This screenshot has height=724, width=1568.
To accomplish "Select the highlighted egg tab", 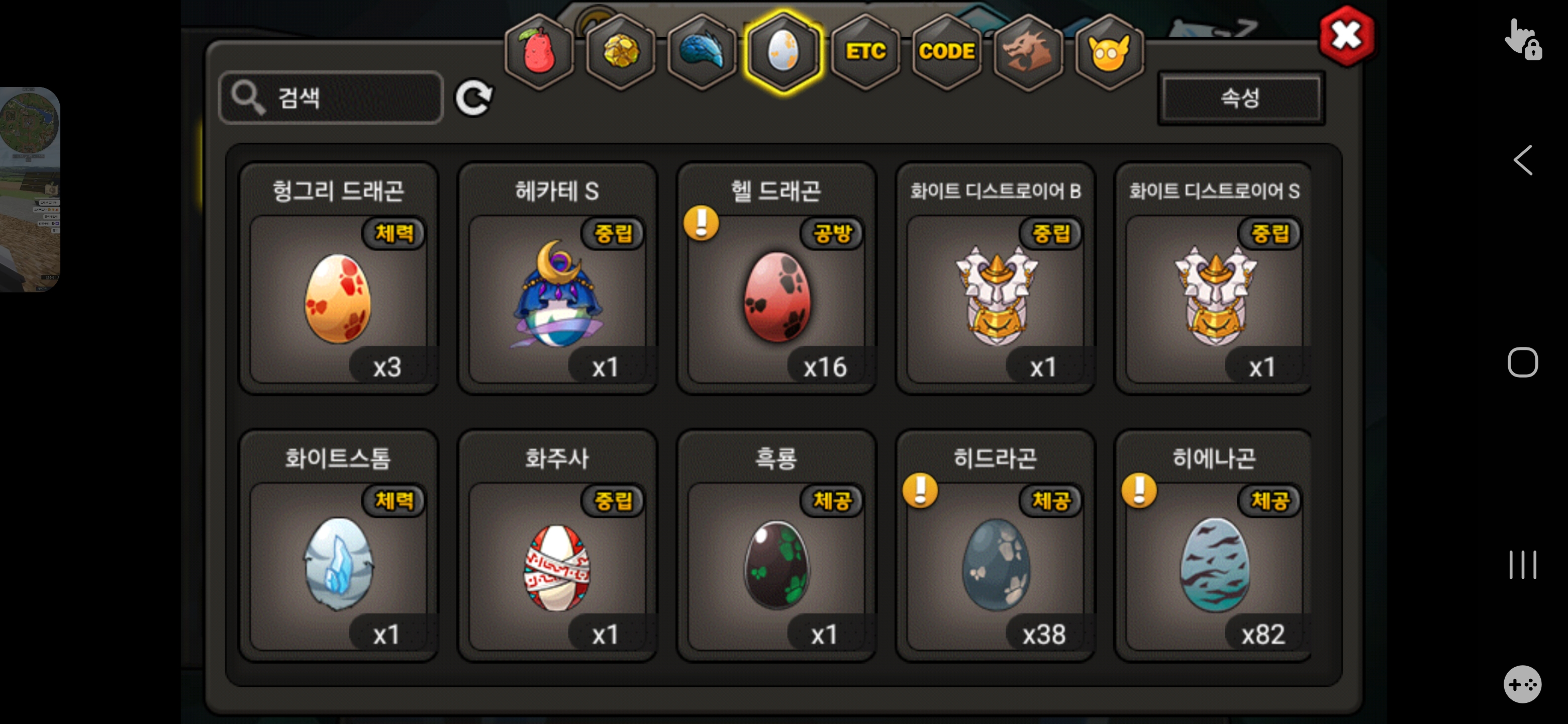I will [783, 51].
